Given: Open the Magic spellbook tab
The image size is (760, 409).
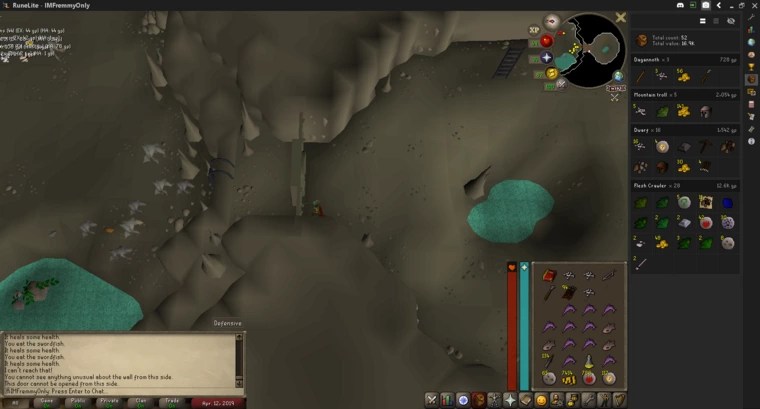Looking at the screenshot, I should (526, 400).
